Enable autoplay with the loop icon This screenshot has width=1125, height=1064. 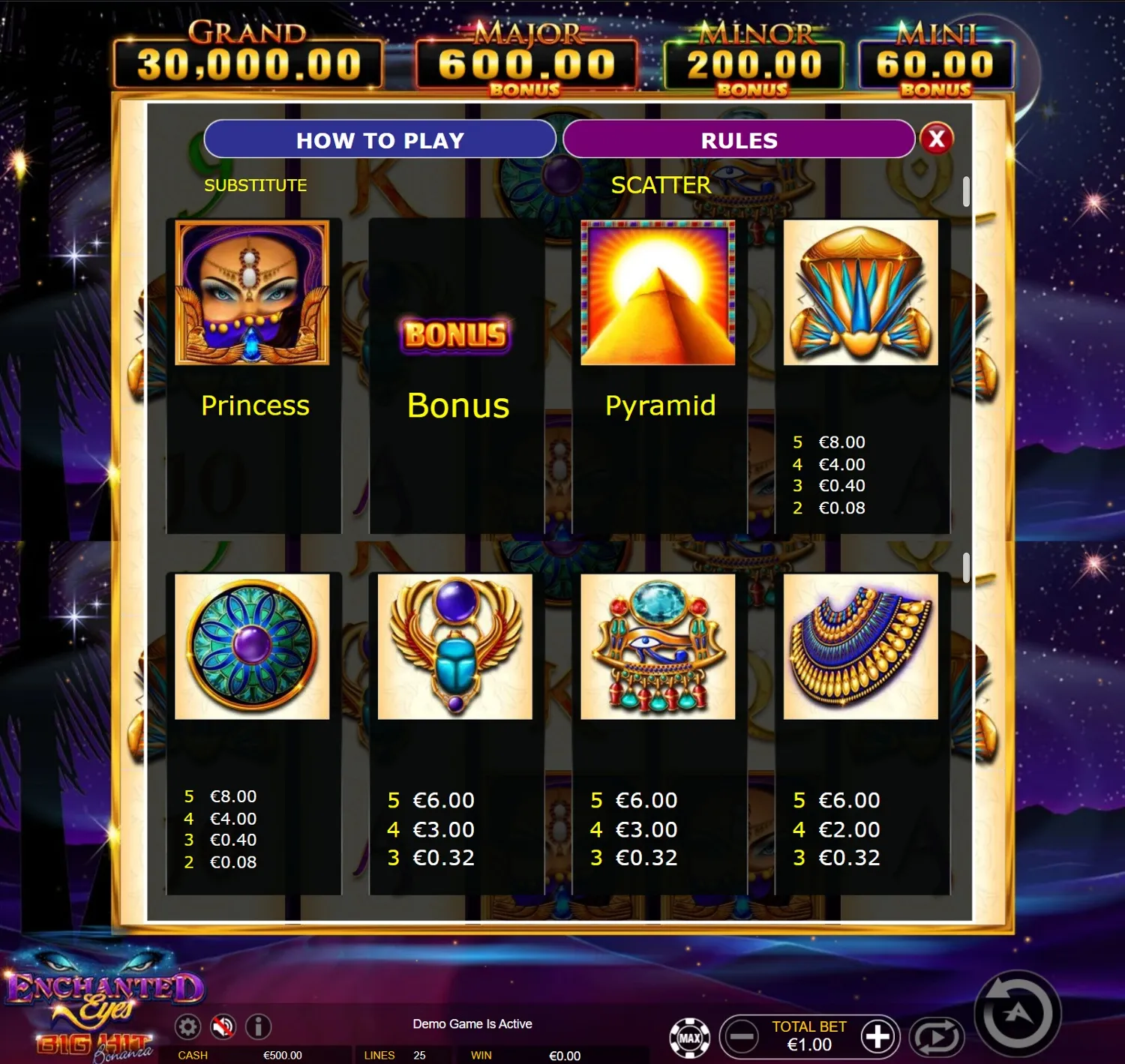[937, 1038]
